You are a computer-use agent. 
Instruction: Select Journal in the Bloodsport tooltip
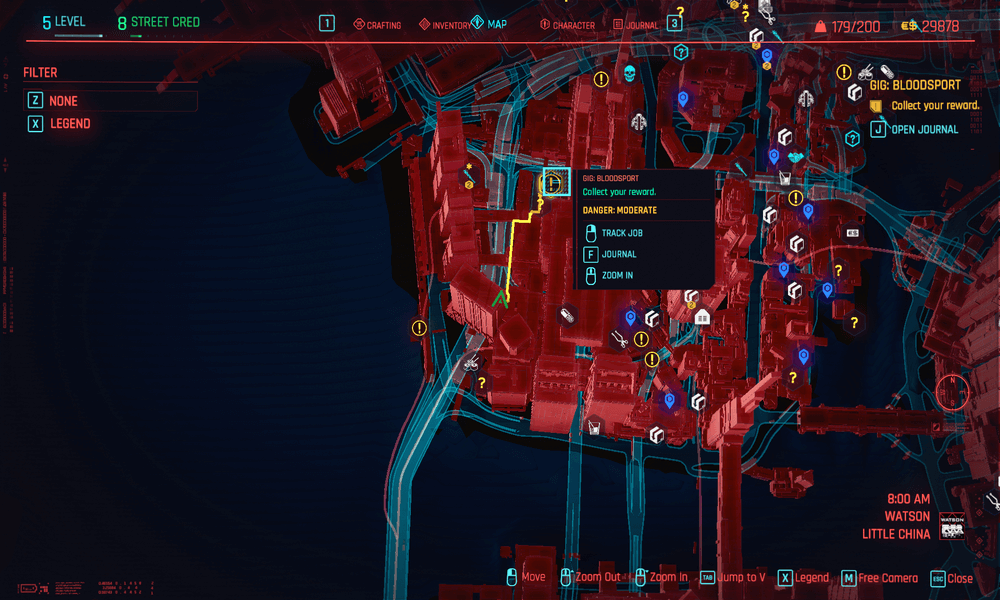click(x=618, y=254)
